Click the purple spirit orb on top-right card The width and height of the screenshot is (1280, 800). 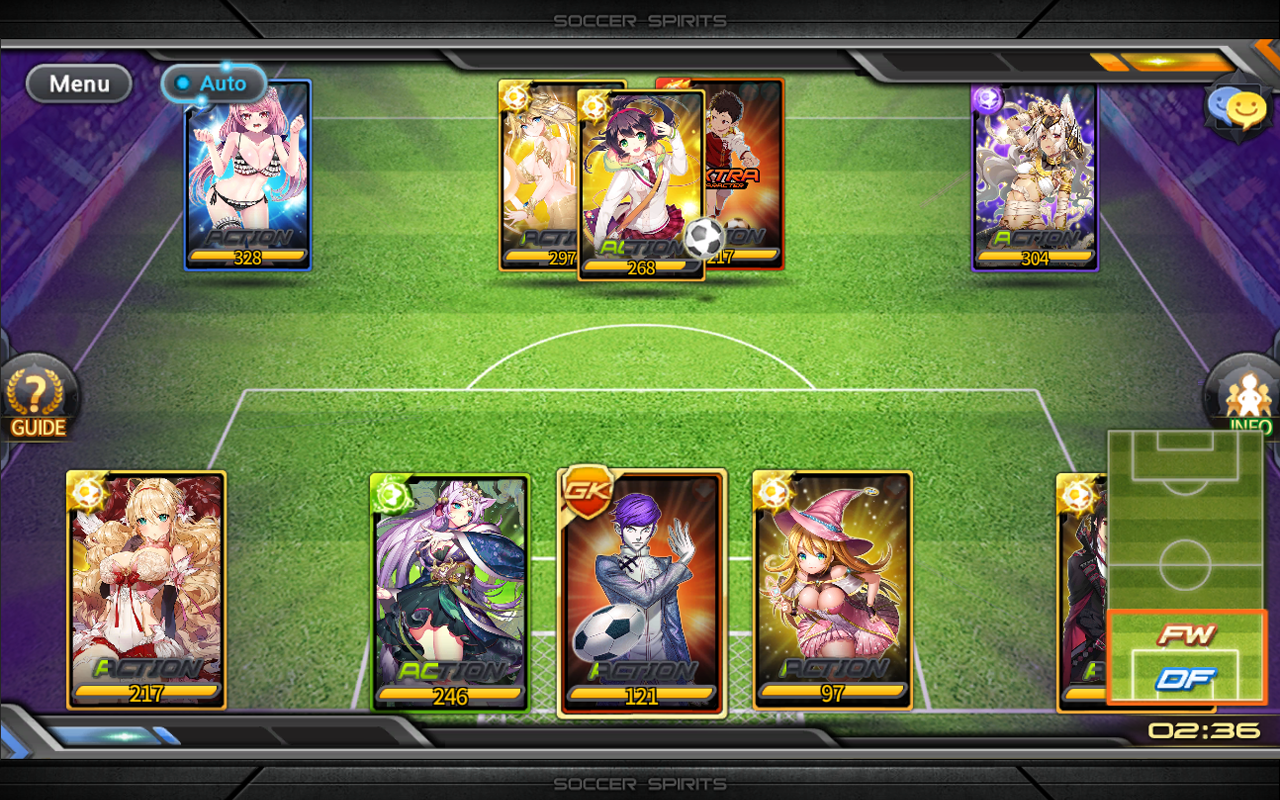(988, 100)
